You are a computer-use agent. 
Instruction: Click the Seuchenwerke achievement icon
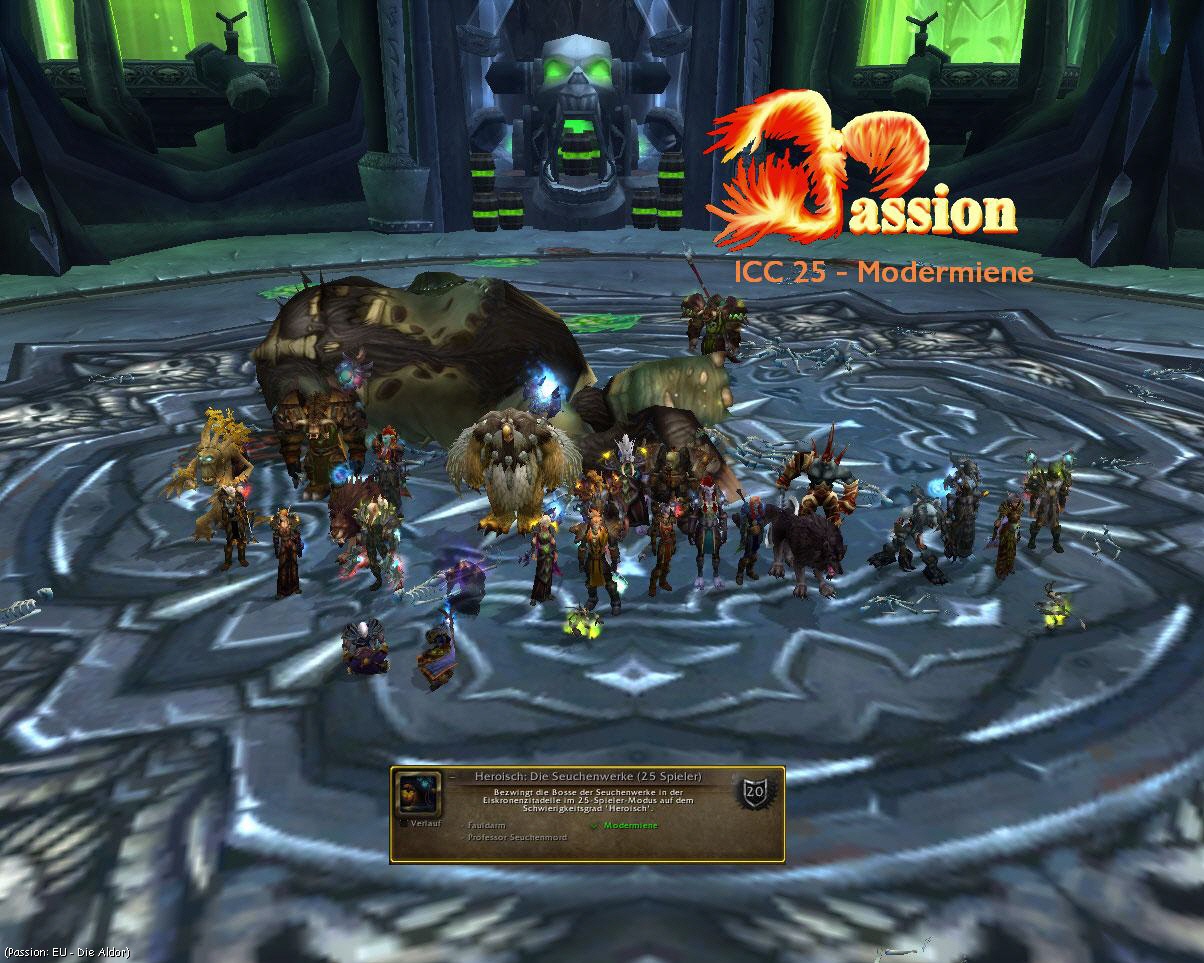[x=418, y=794]
